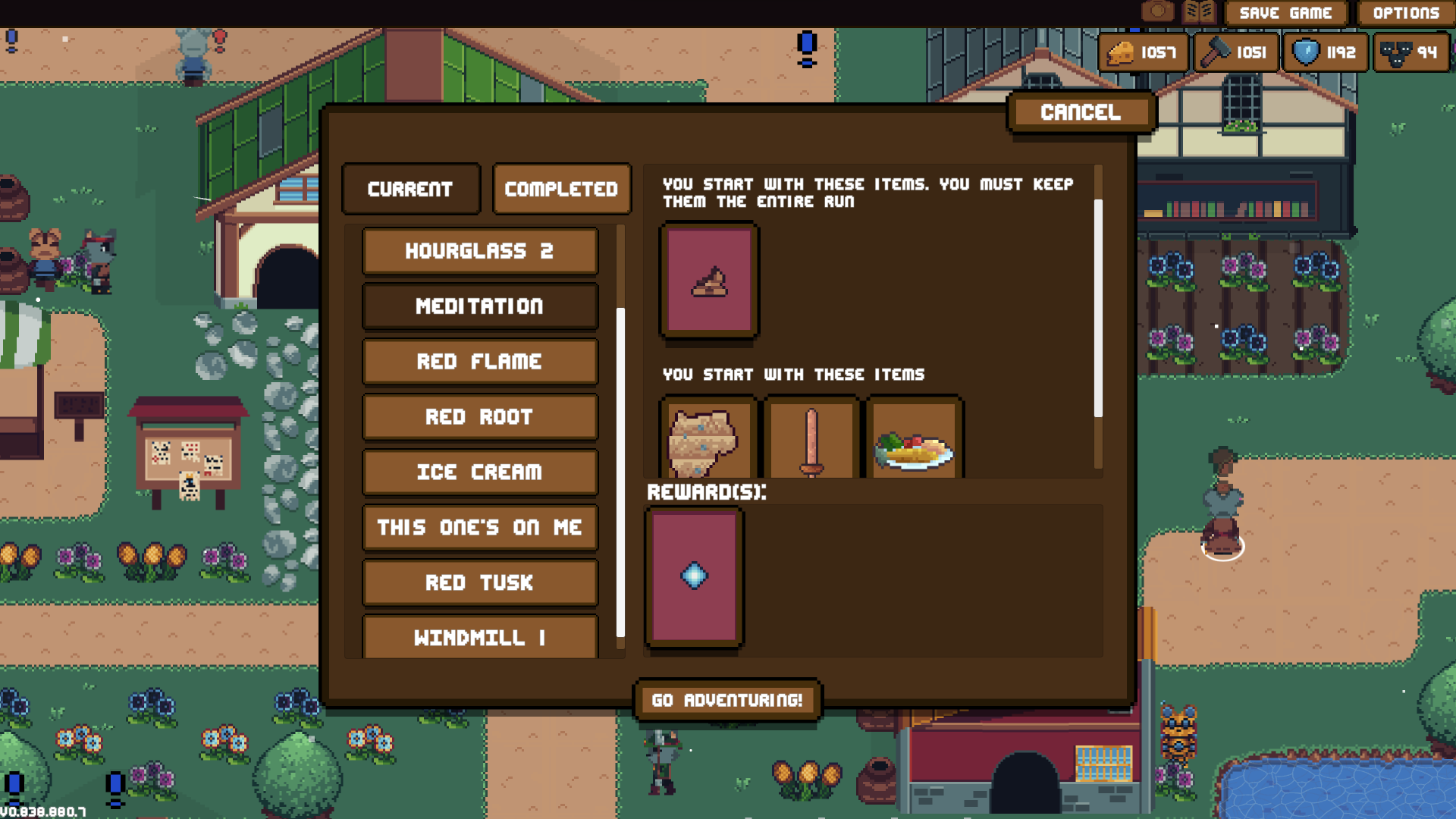Choose This One's On Me quest
Viewport: 1456px width, 819px height.
pos(479,528)
